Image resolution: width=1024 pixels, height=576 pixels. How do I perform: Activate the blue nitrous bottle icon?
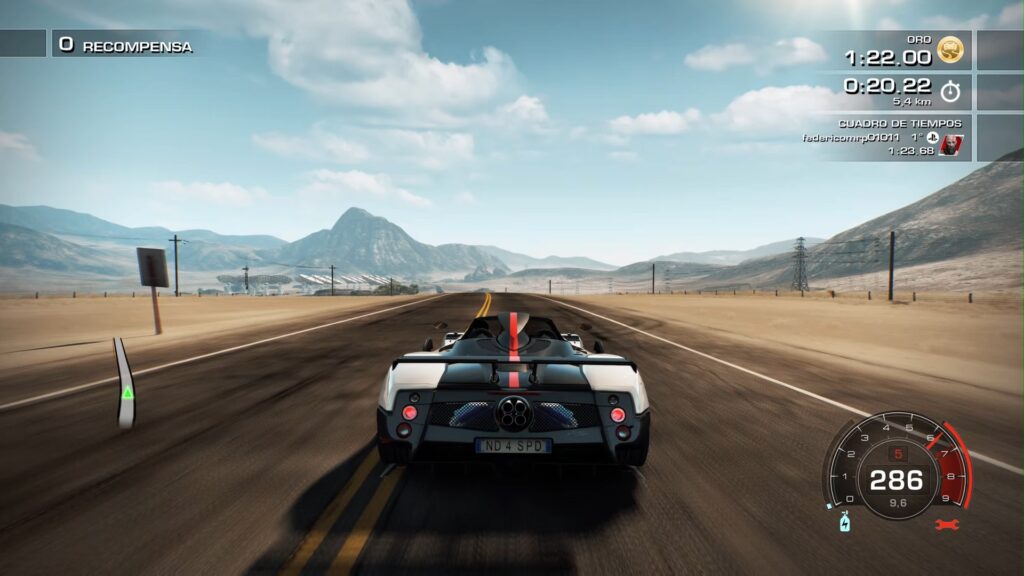[x=844, y=522]
